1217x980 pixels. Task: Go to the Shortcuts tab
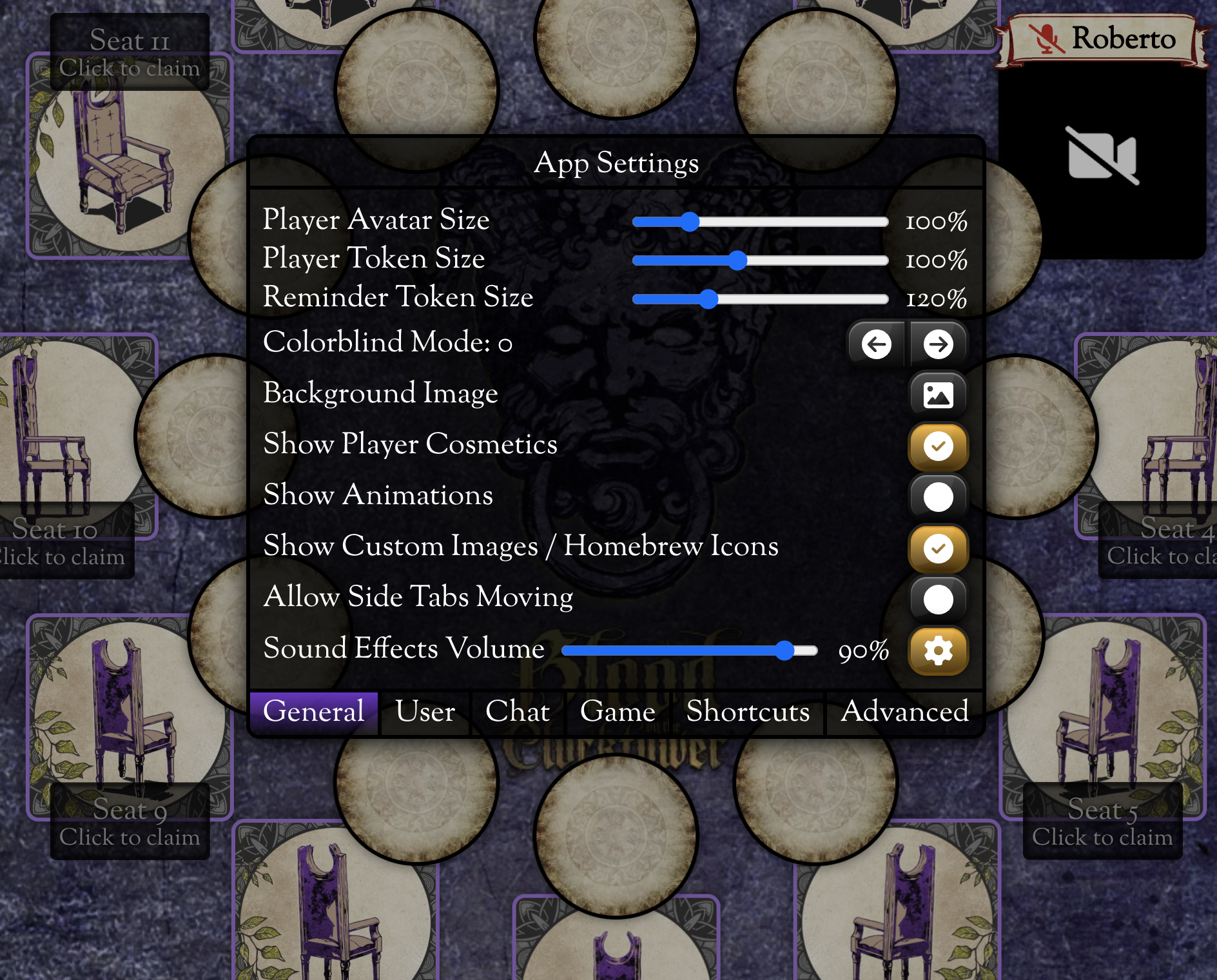click(x=748, y=712)
